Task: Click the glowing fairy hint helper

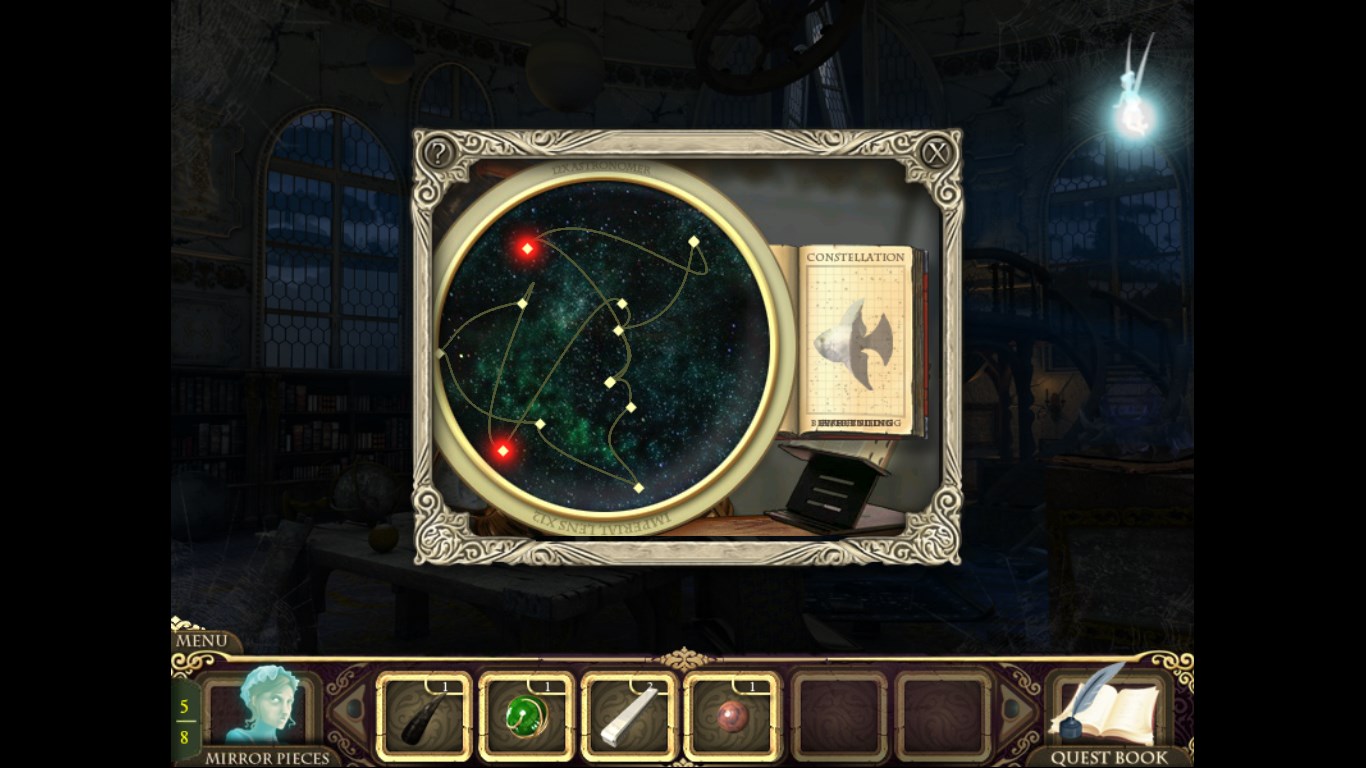Action: coord(1134,116)
